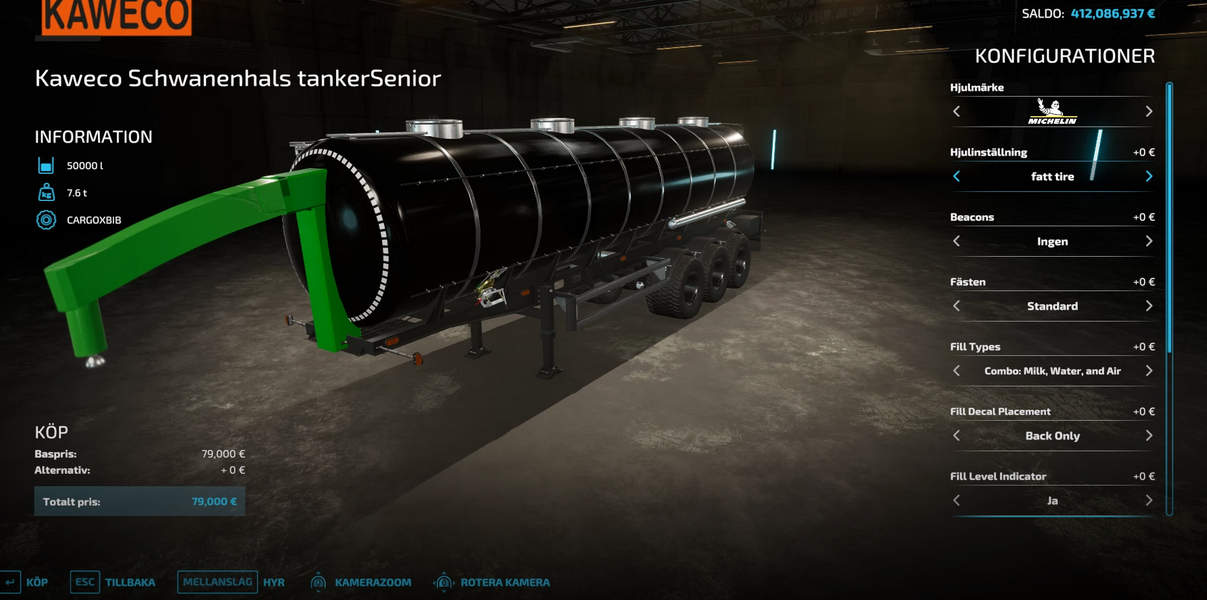Step Fästen back to previous option
Image resolution: width=1207 pixels, height=600 pixels.
point(957,306)
